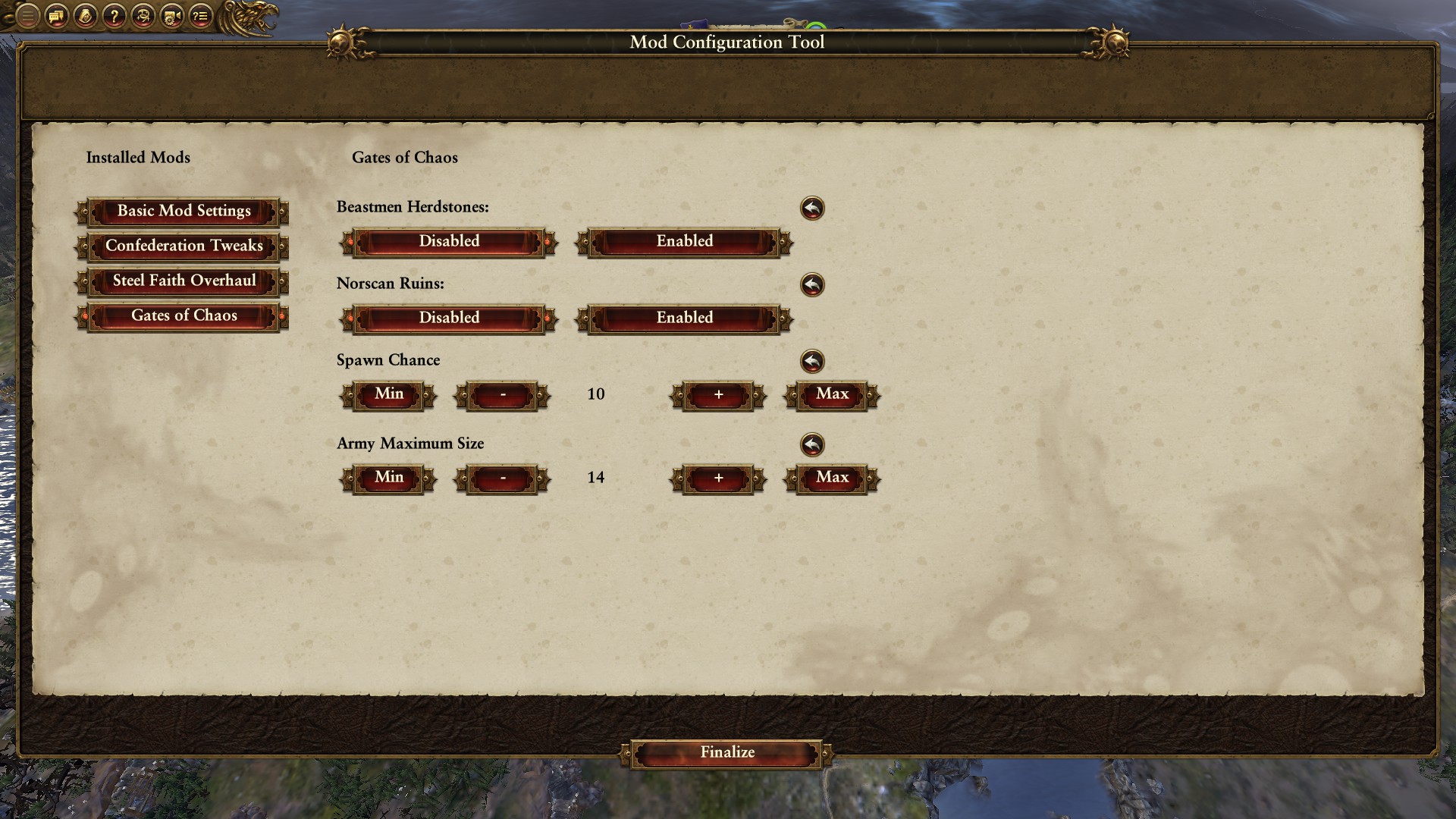Reset Norscan Ruins with the arrow button
The height and width of the screenshot is (819, 1456).
[x=812, y=285]
